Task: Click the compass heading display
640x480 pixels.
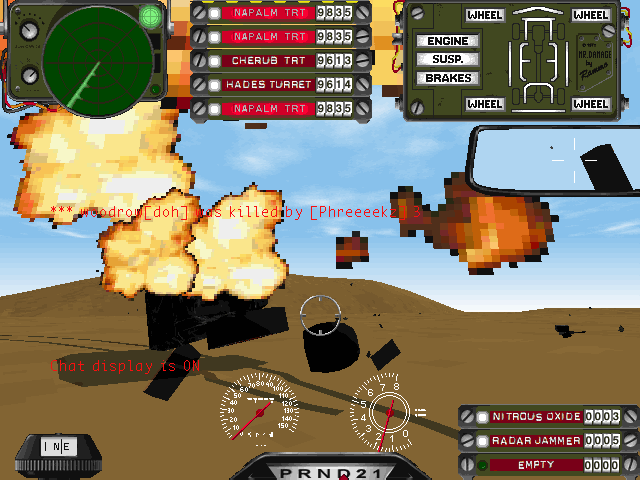Action: 57,447
